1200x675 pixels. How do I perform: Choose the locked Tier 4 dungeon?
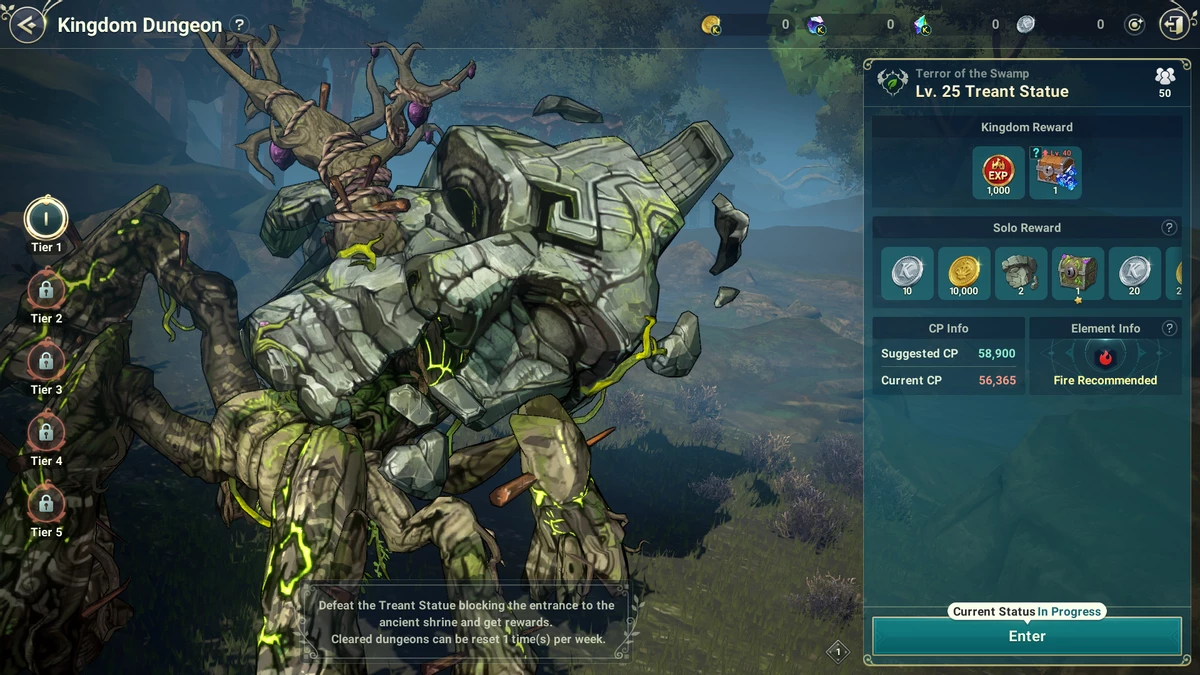46,433
